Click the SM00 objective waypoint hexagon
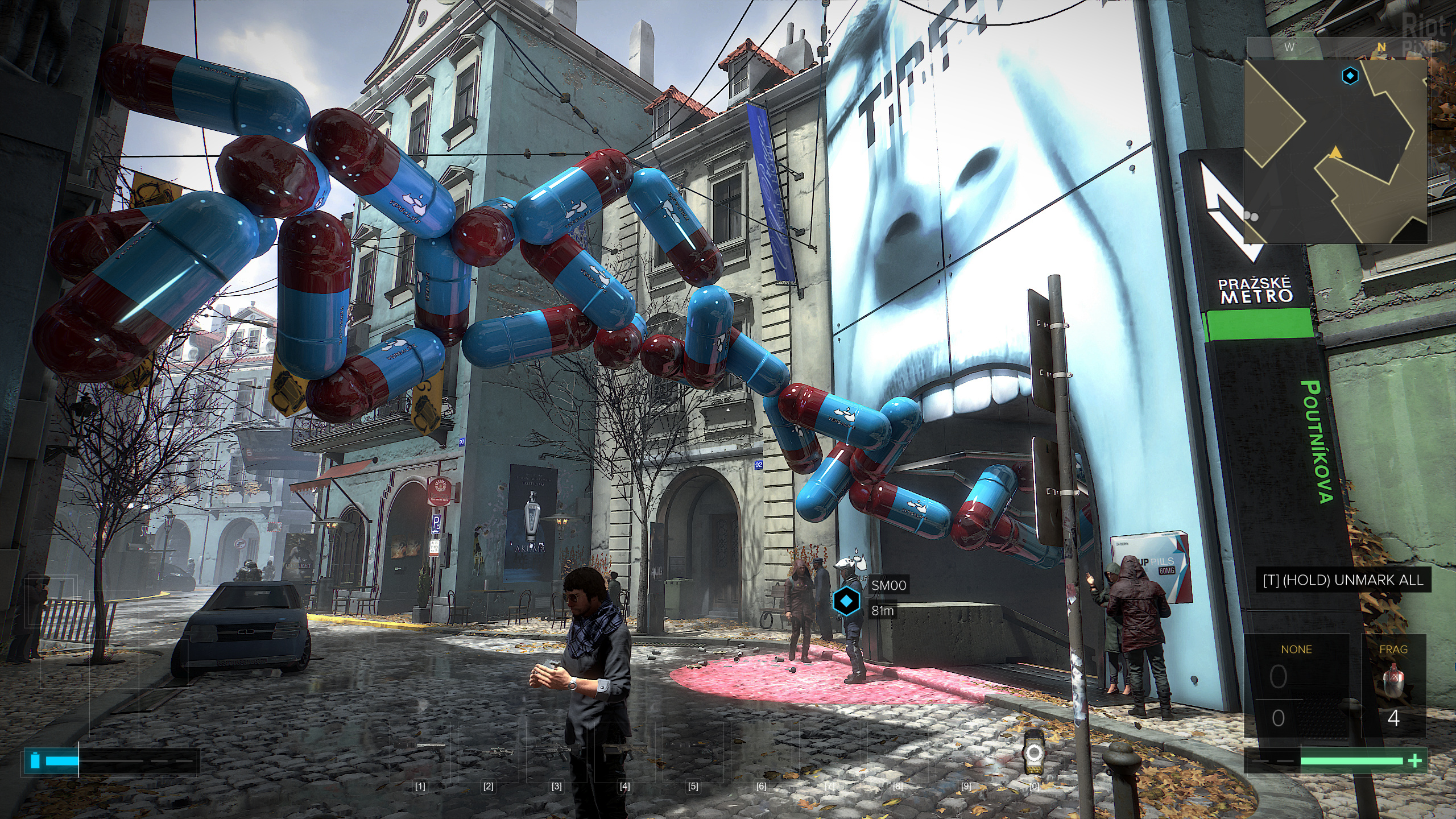The width and height of the screenshot is (1456, 819). [x=846, y=601]
